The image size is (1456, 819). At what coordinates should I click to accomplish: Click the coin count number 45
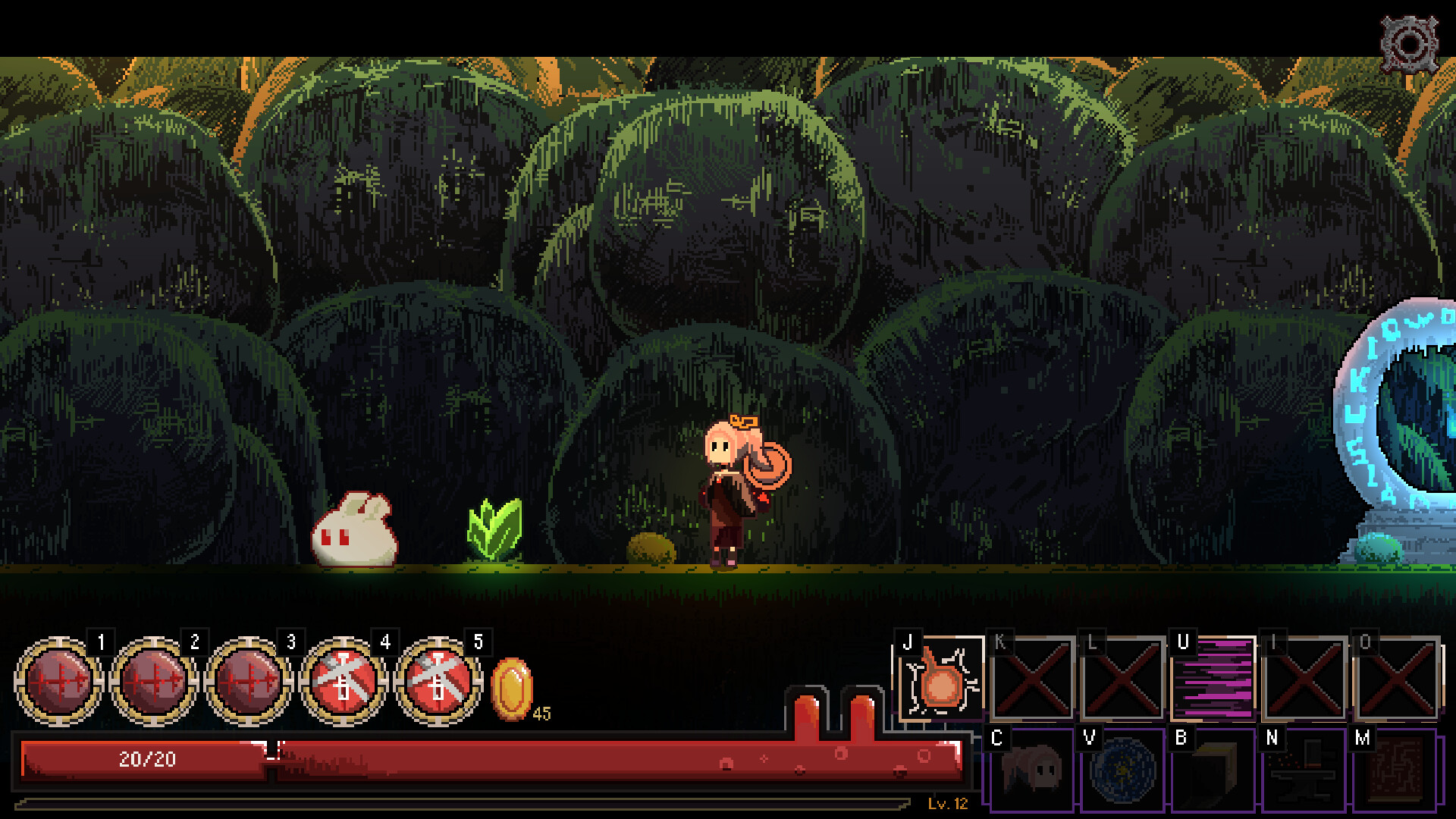[x=541, y=713]
